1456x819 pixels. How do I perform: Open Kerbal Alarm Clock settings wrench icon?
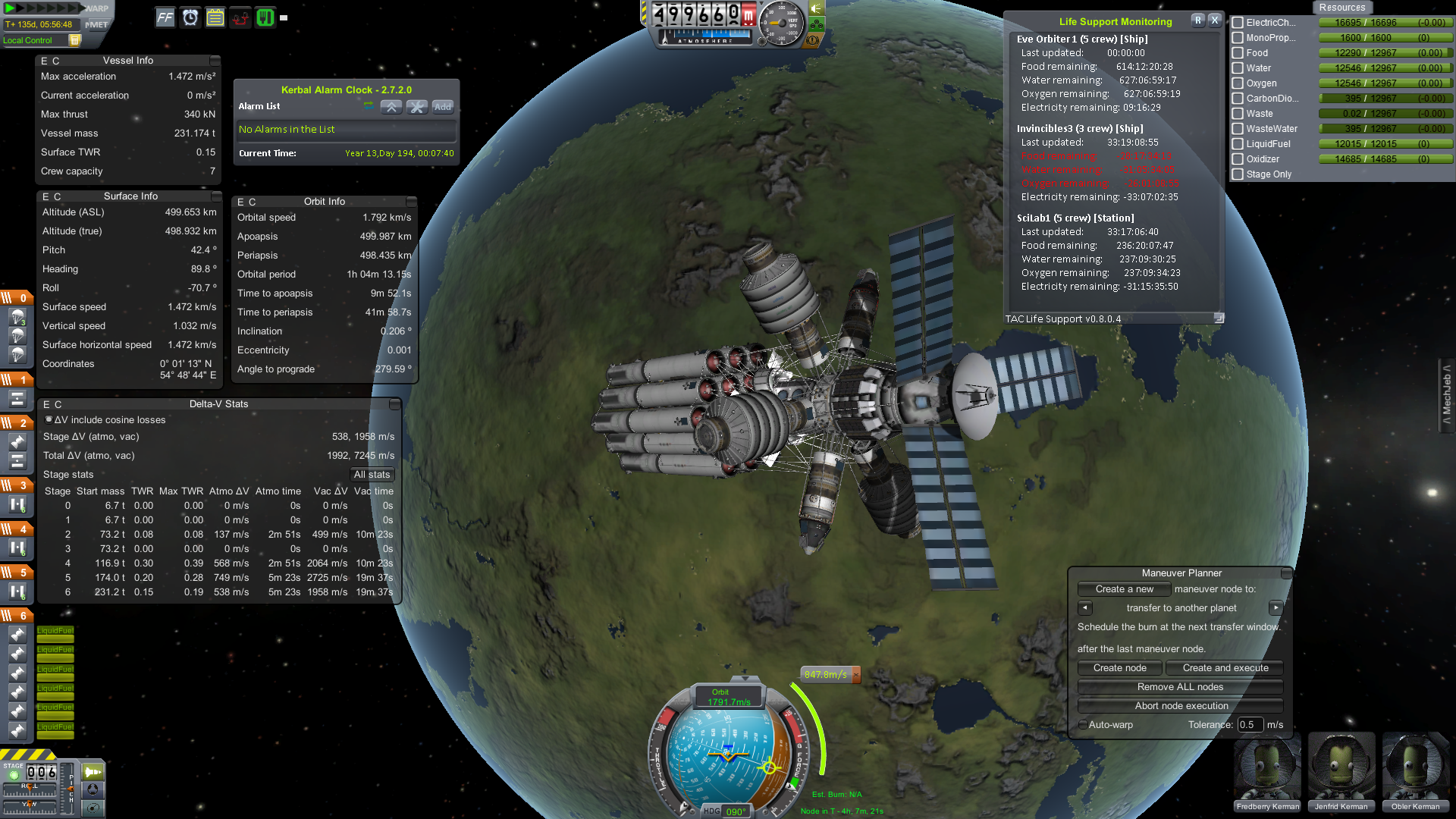pyautogui.click(x=417, y=107)
